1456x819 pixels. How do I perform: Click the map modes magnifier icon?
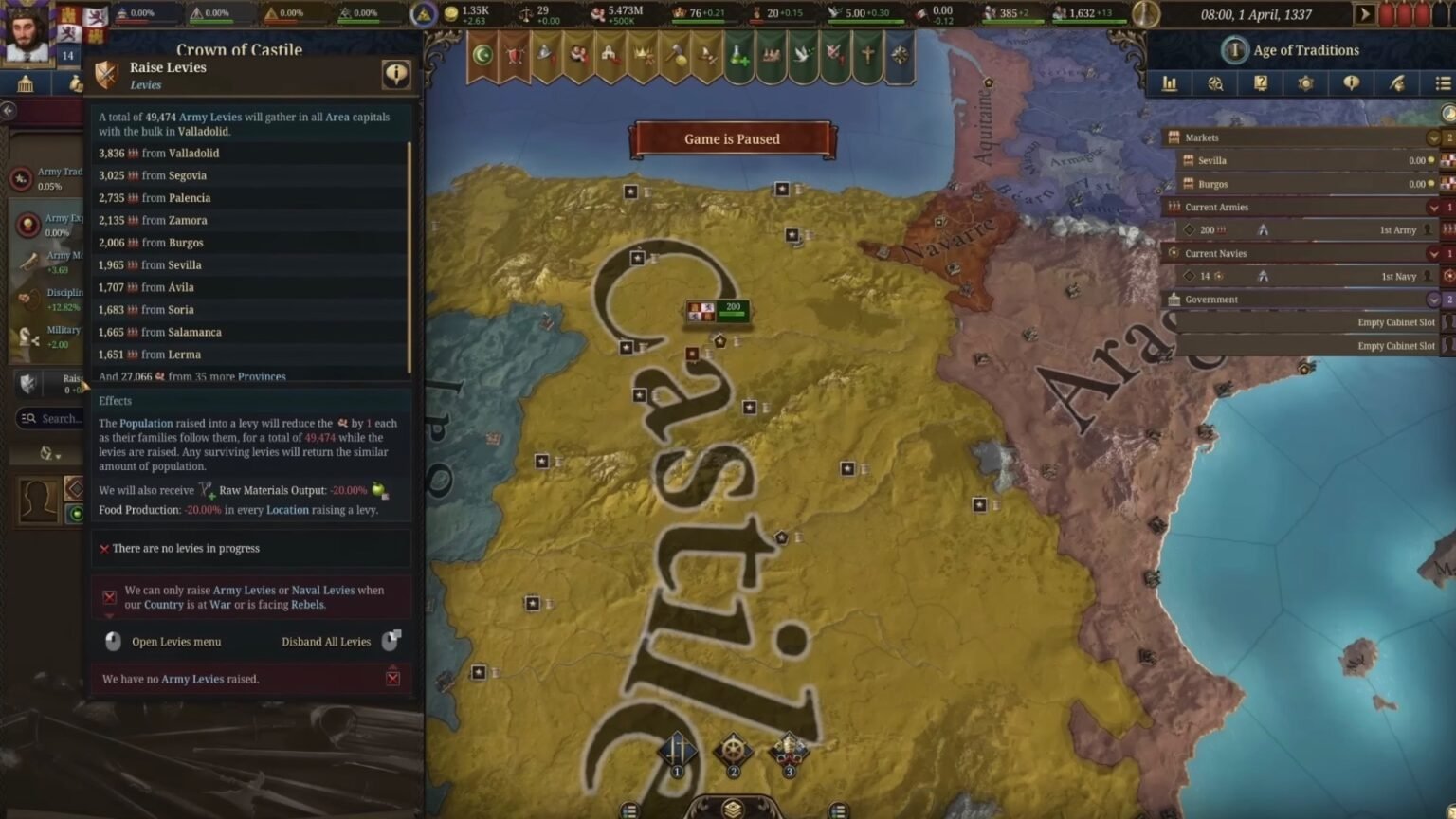1214,83
